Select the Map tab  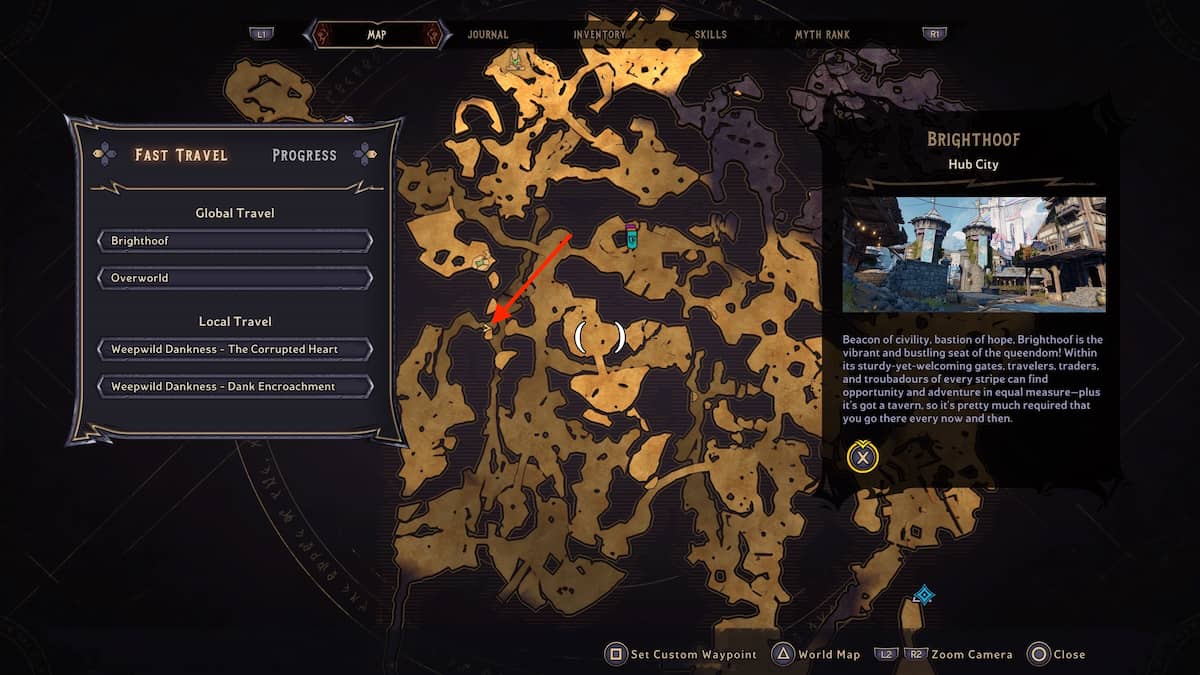pyautogui.click(x=377, y=35)
